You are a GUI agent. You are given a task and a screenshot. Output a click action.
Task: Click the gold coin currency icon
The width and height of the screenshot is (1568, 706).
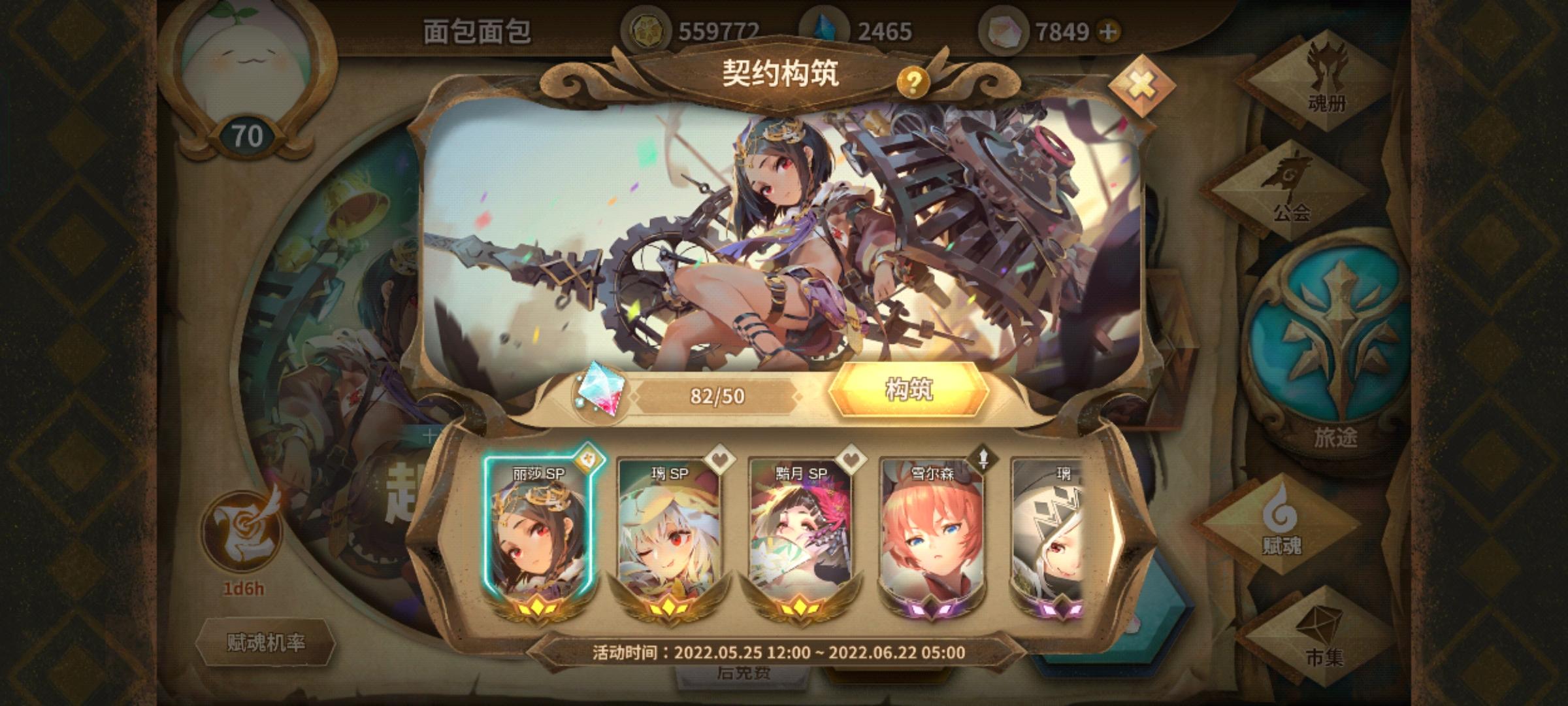click(649, 28)
